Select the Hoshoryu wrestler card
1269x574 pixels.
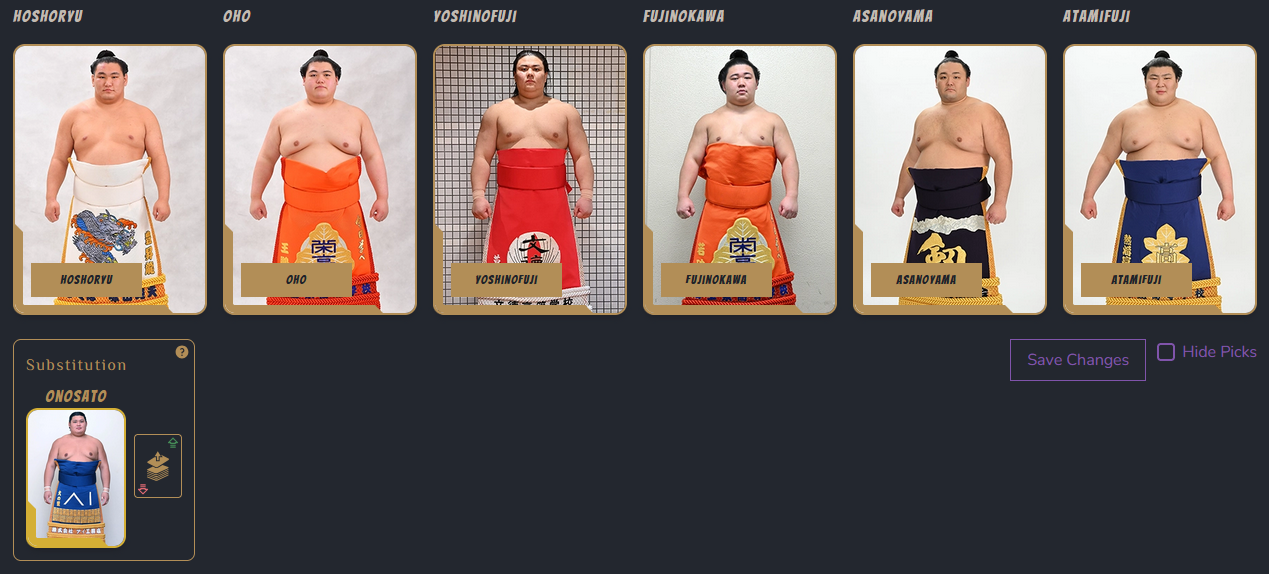[x=110, y=179]
